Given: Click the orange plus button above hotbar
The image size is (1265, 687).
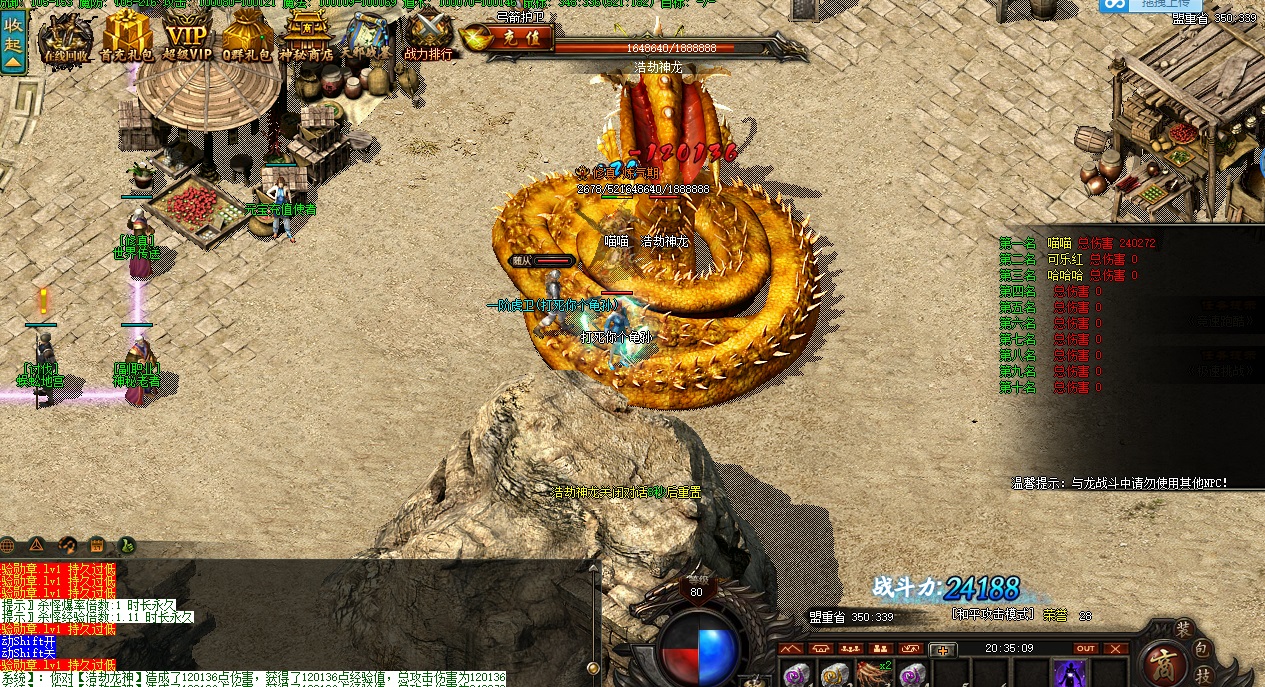Looking at the screenshot, I should click(x=942, y=650).
